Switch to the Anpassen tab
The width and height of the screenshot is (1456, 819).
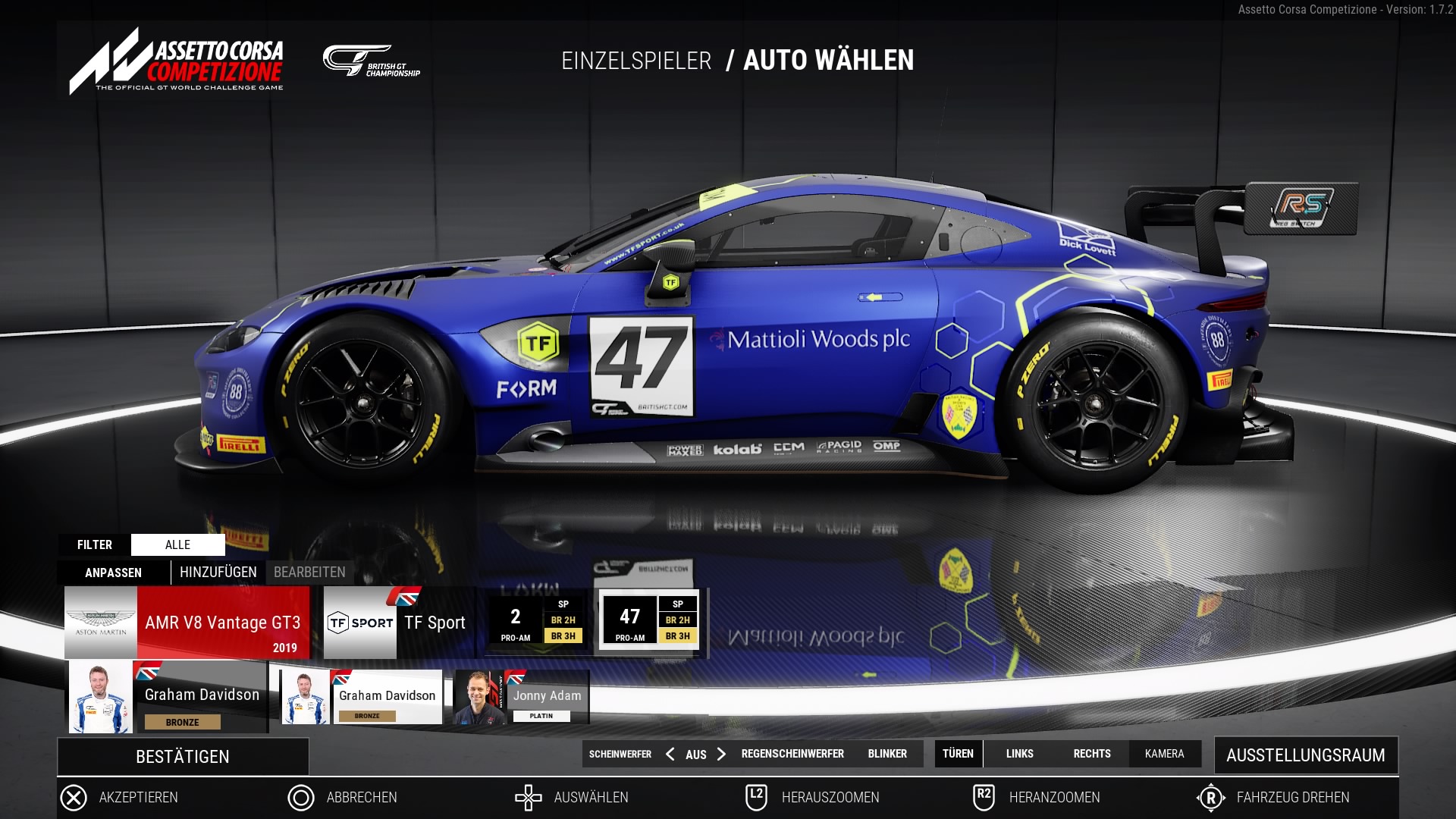pos(113,573)
